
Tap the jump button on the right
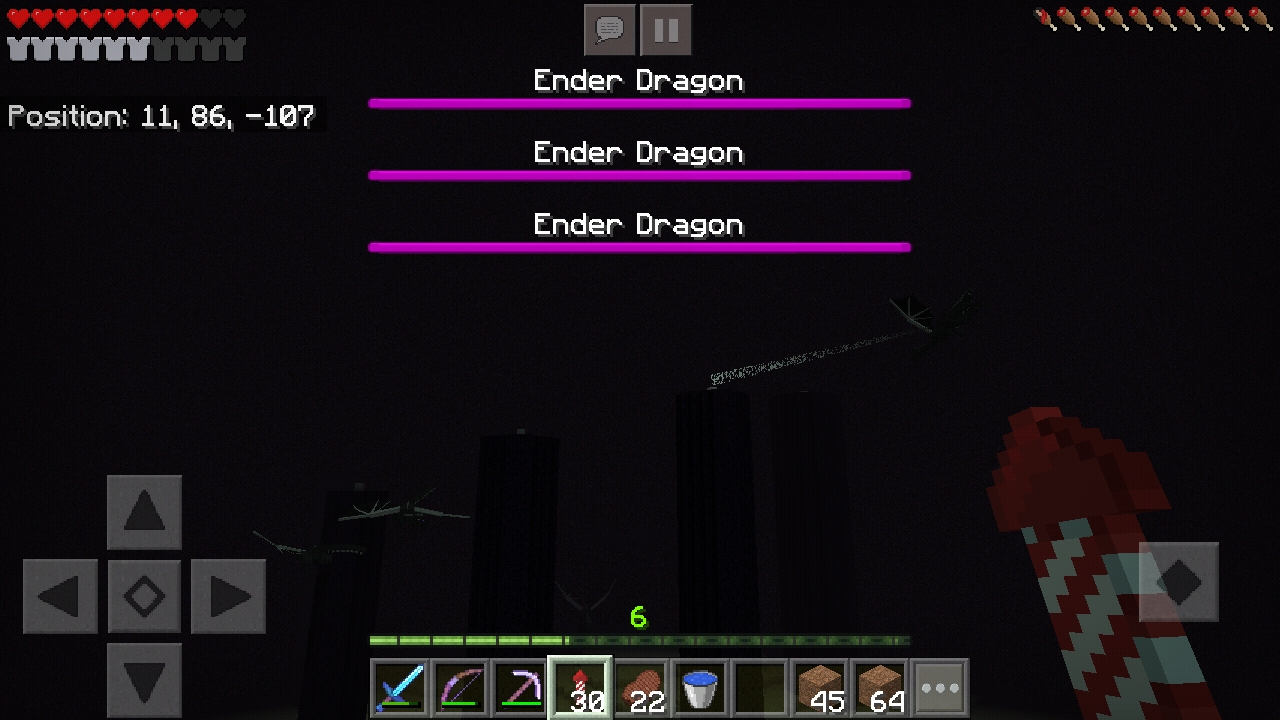[x=1179, y=580]
